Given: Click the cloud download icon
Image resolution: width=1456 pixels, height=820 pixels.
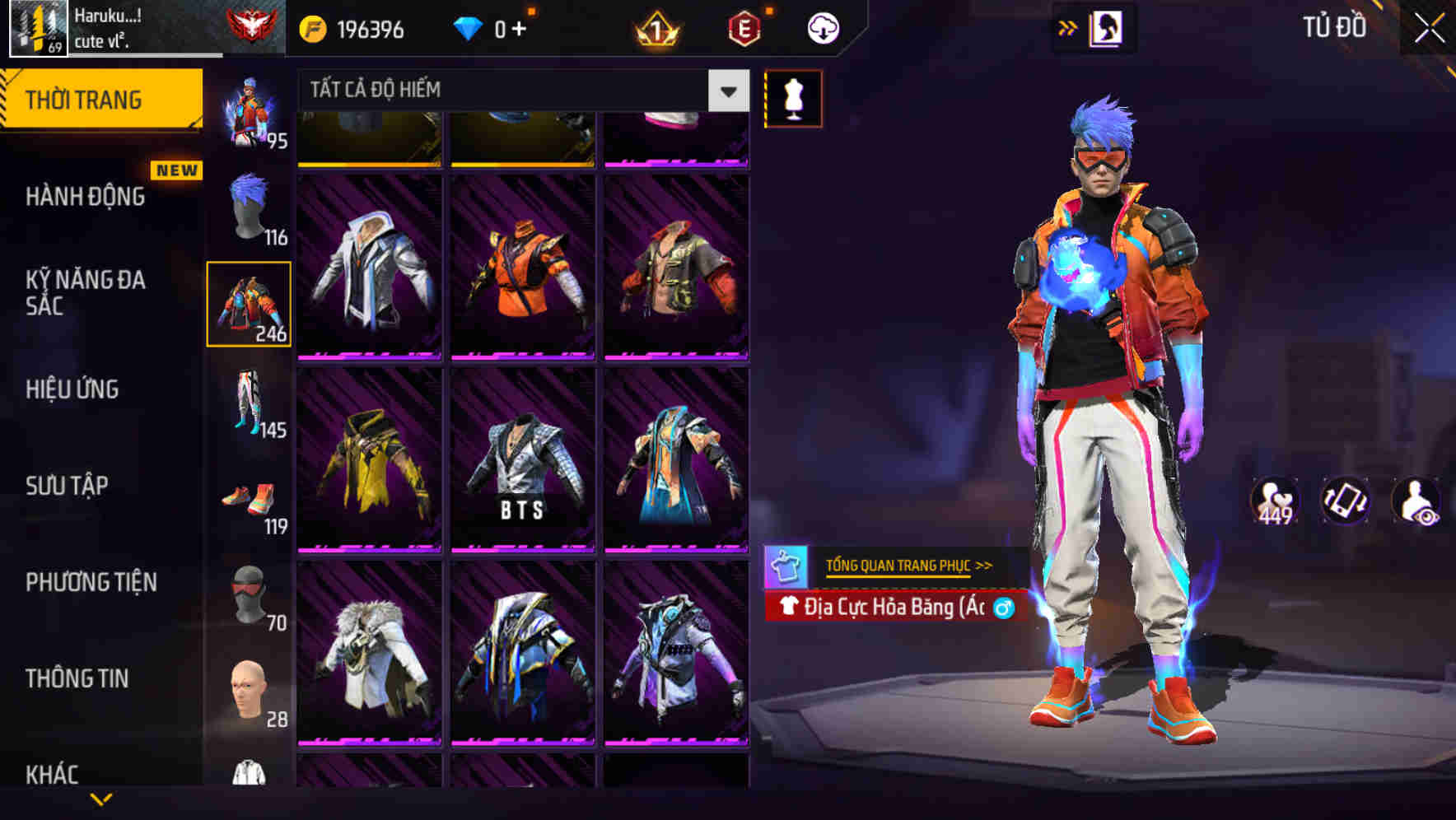Looking at the screenshot, I should point(822,27).
